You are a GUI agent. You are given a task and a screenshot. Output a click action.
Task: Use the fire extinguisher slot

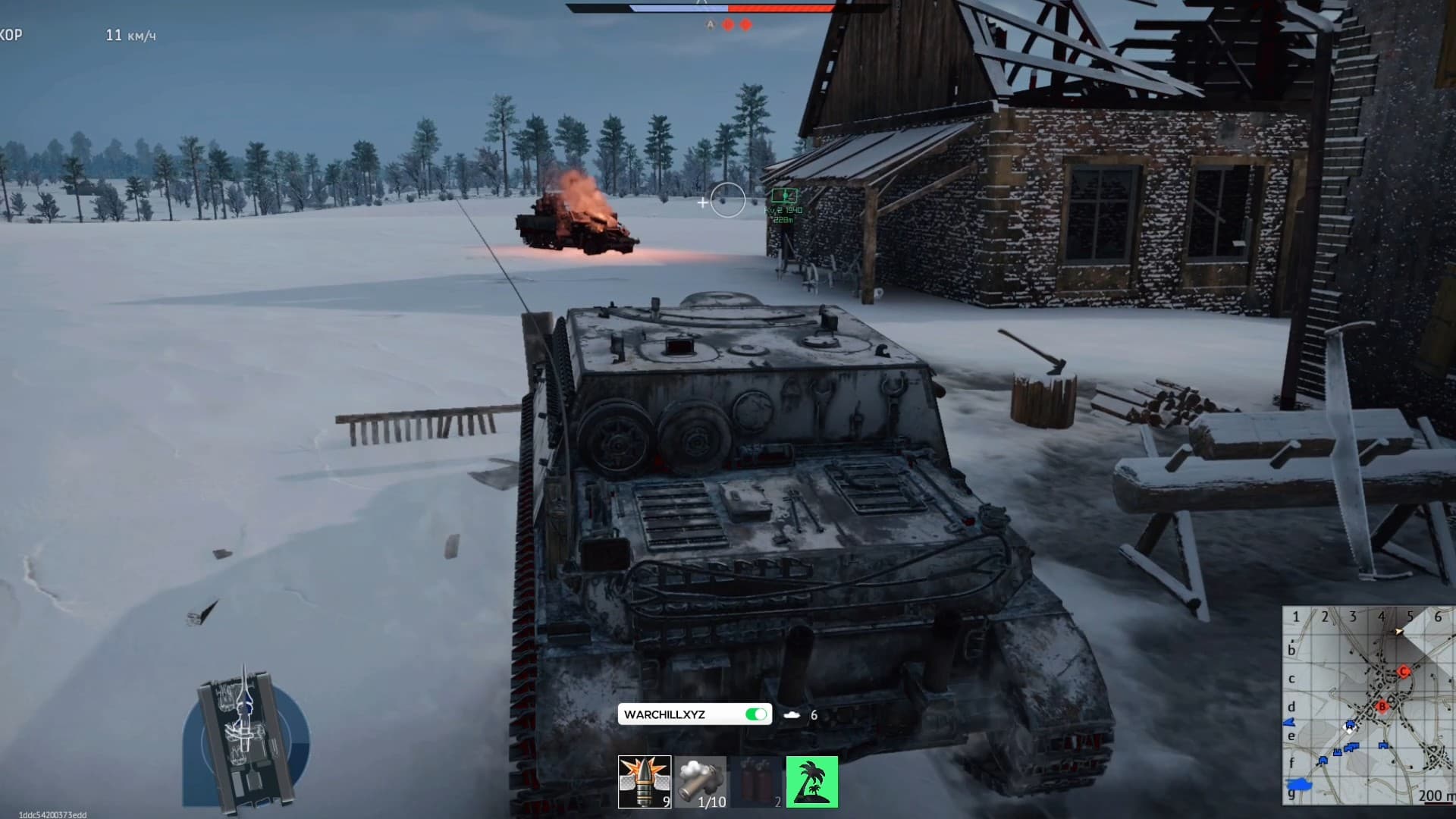[x=756, y=782]
